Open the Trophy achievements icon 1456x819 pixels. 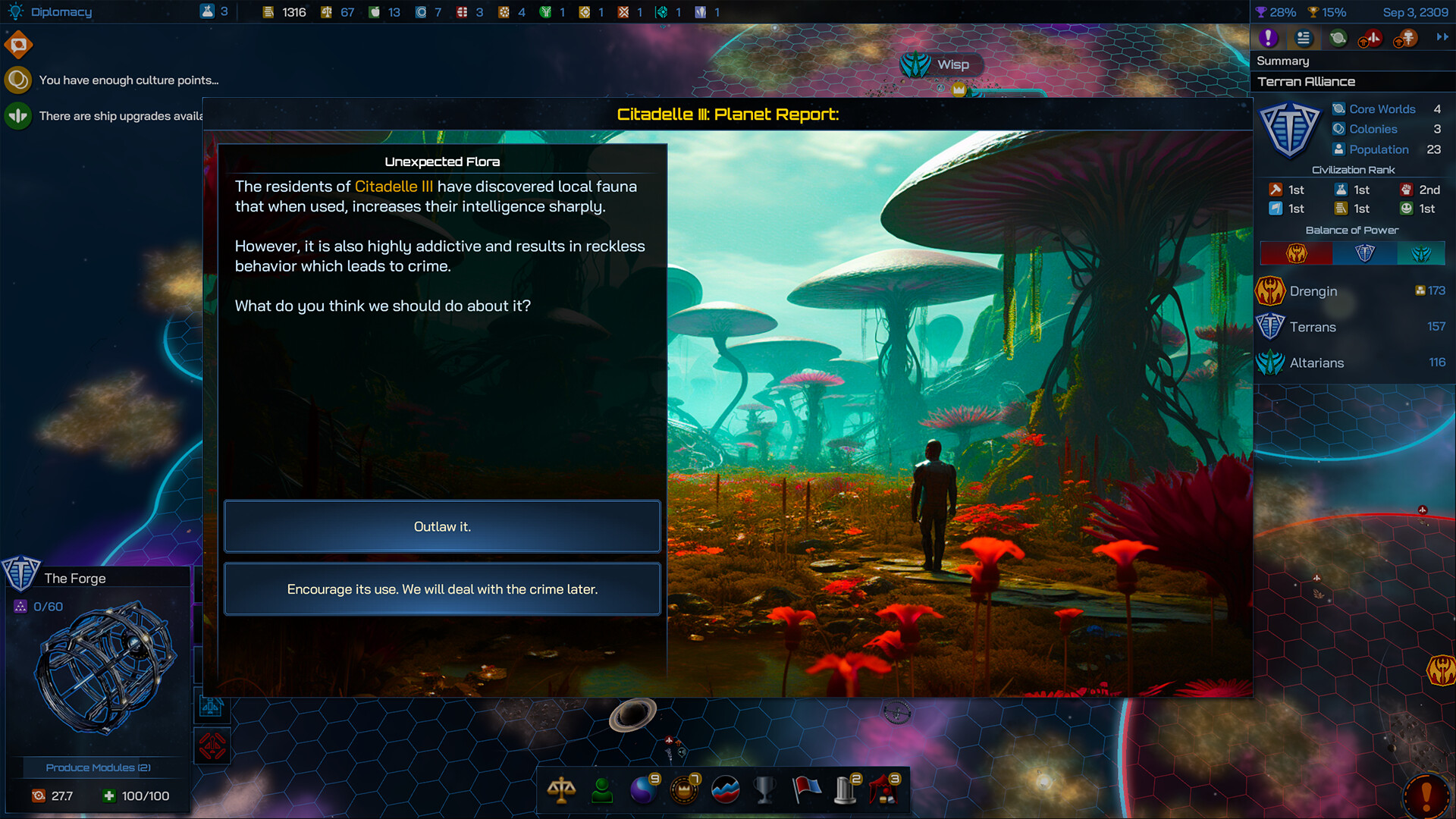click(766, 790)
